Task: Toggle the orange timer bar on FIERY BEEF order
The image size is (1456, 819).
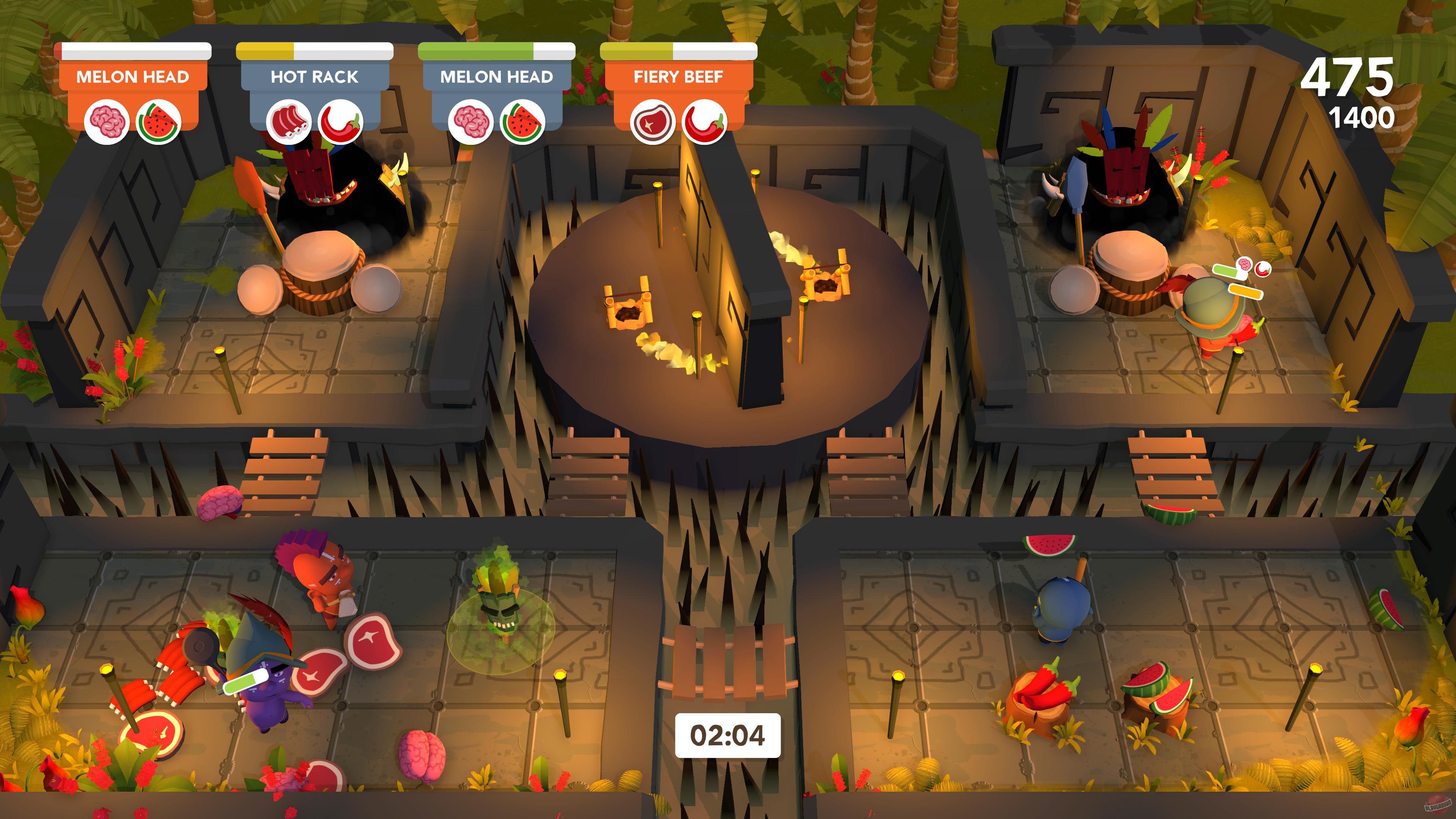Action: pos(636,51)
